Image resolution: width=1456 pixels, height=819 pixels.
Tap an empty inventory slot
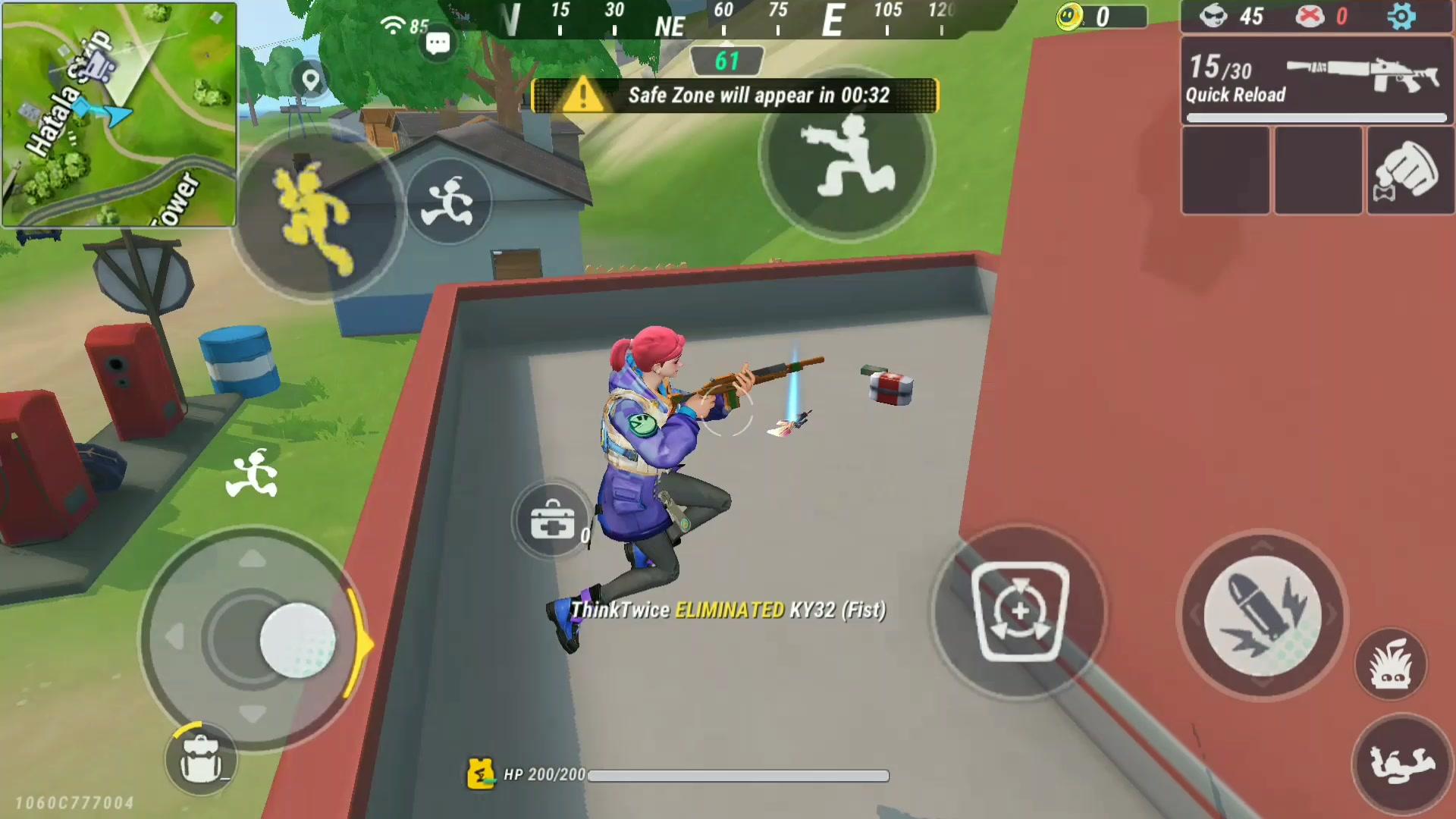[1226, 169]
